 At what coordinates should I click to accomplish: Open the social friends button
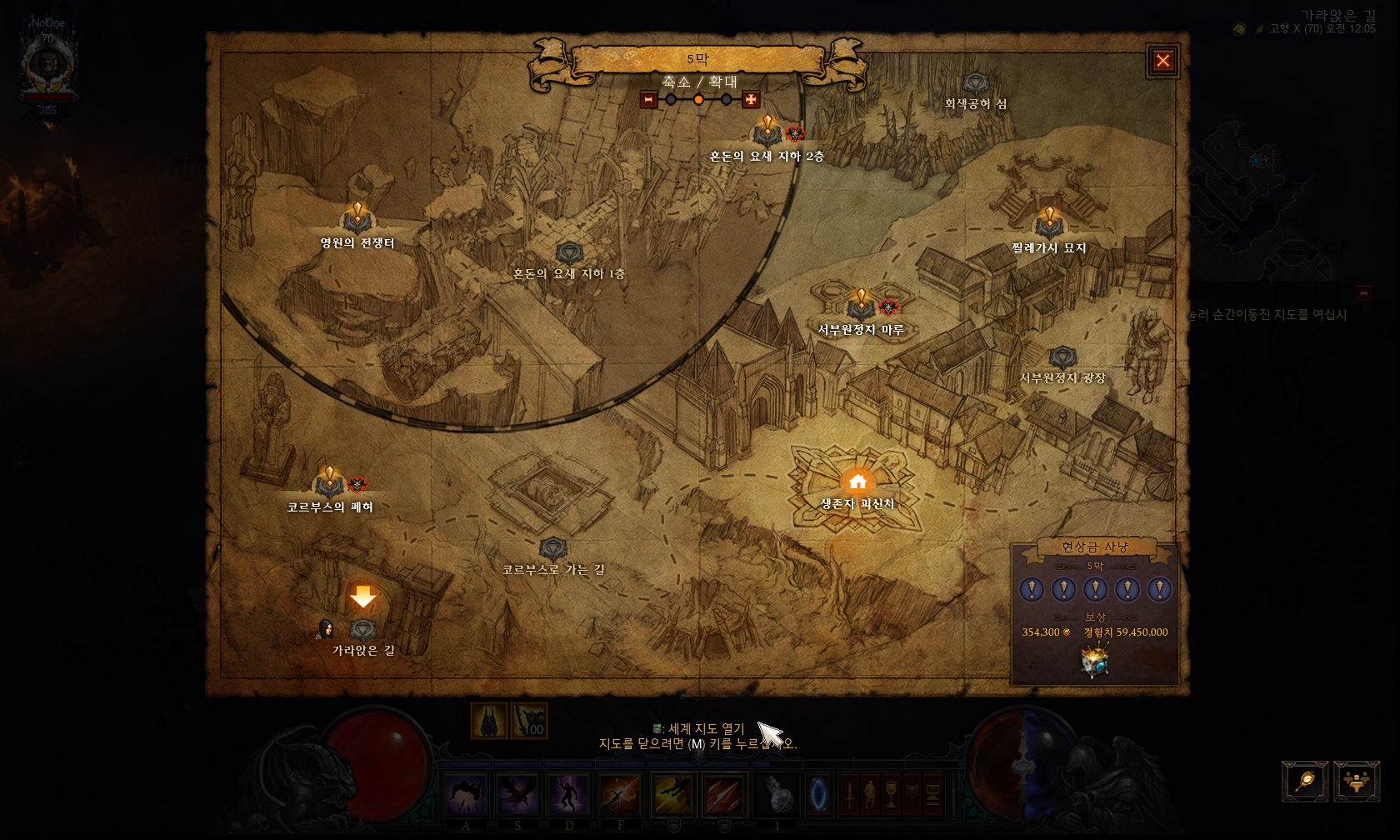pos(1357,782)
